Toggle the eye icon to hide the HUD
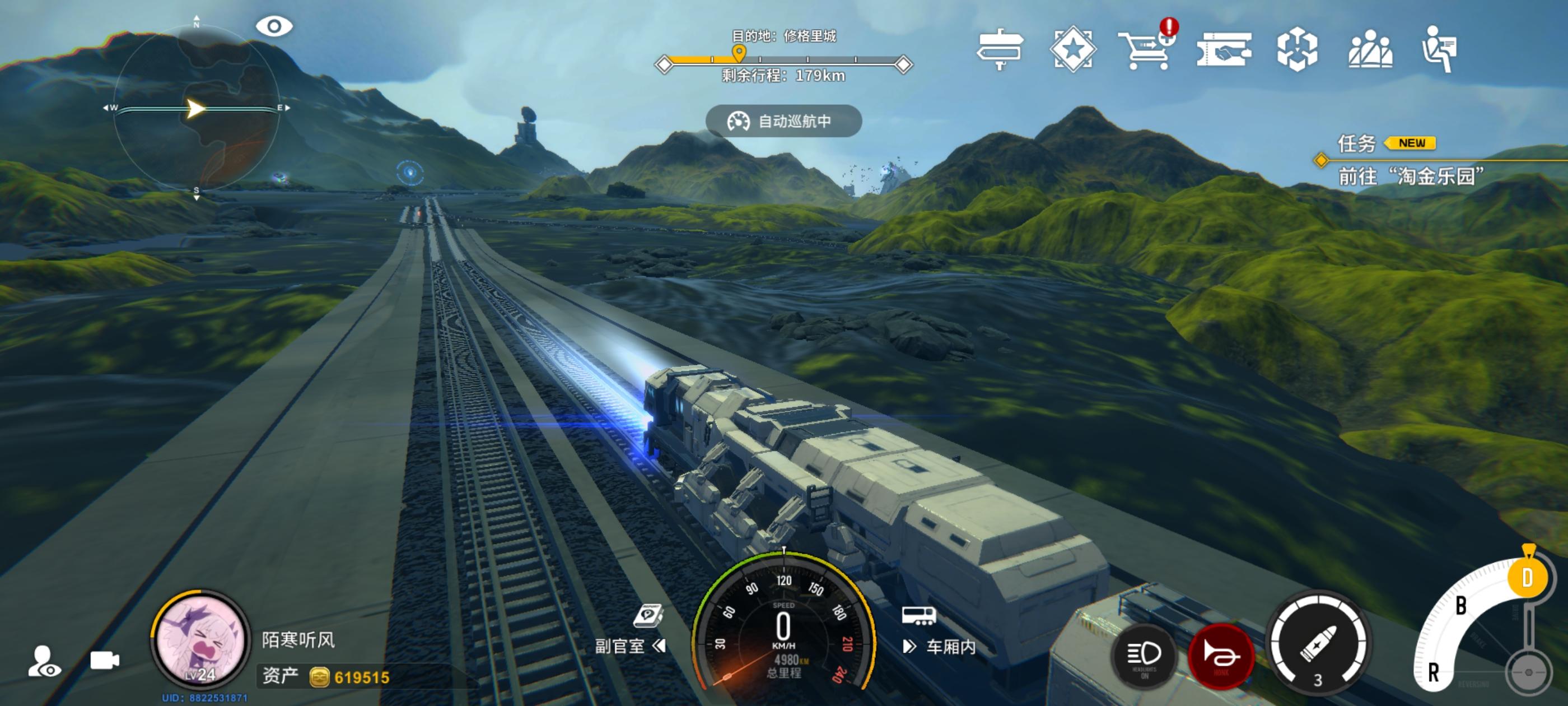The width and height of the screenshot is (1568, 706). click(274, 26)
